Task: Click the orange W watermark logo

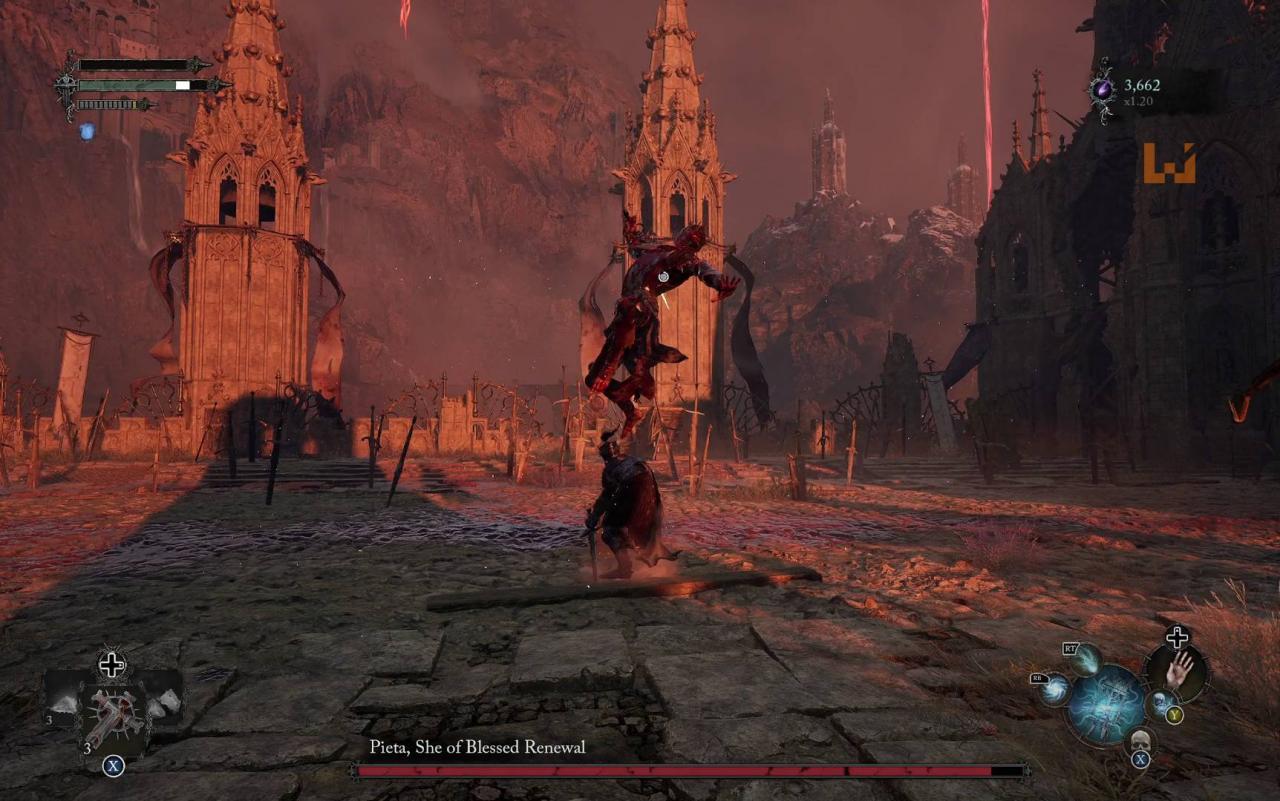Action: tap(1169, 163)
